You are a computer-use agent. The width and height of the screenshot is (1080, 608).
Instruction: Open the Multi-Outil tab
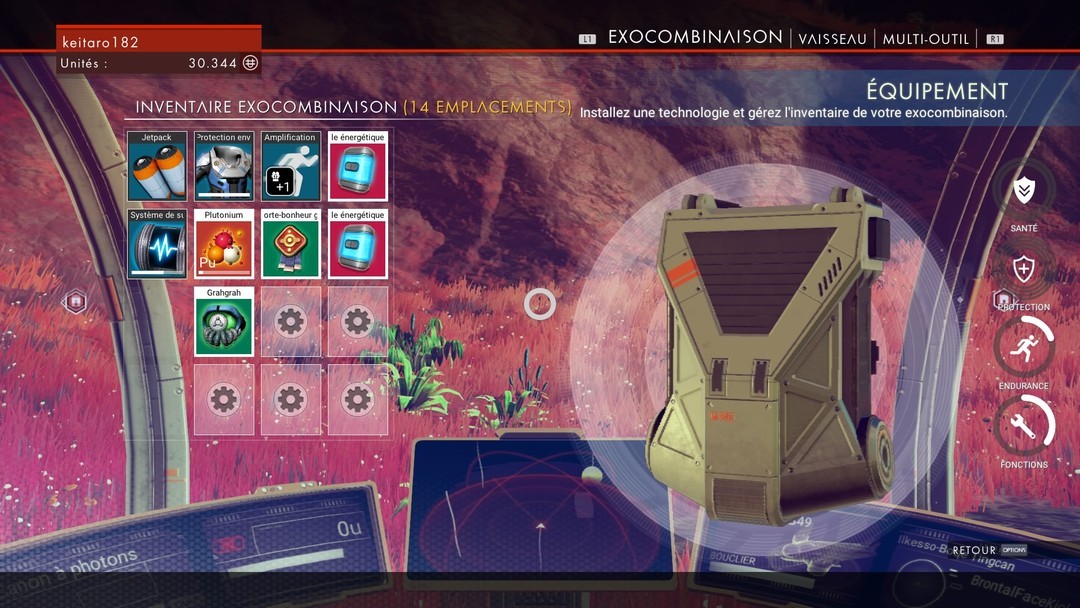[x=925, y=39]
